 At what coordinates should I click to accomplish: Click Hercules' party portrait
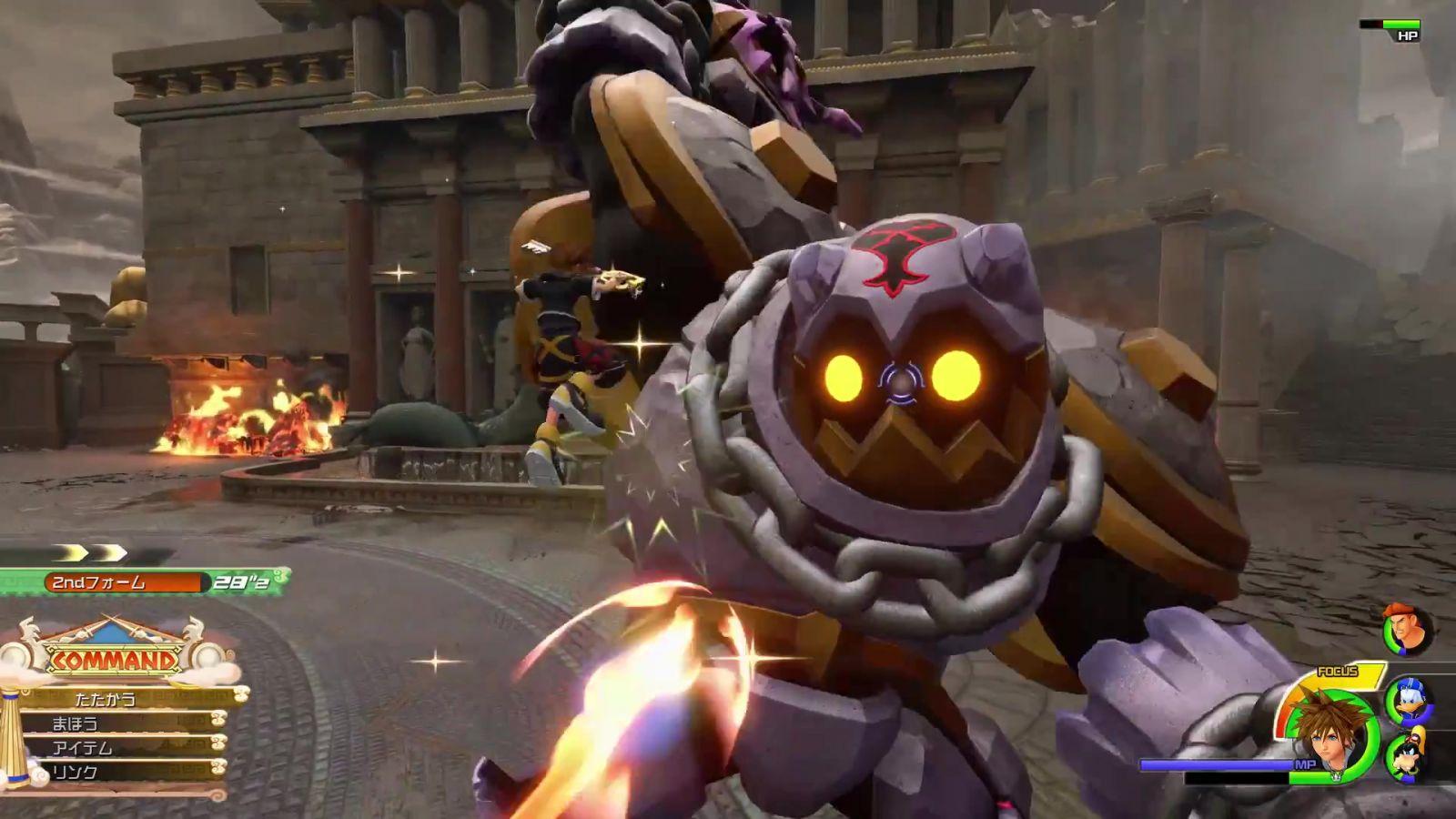[x=1407, y=630]
